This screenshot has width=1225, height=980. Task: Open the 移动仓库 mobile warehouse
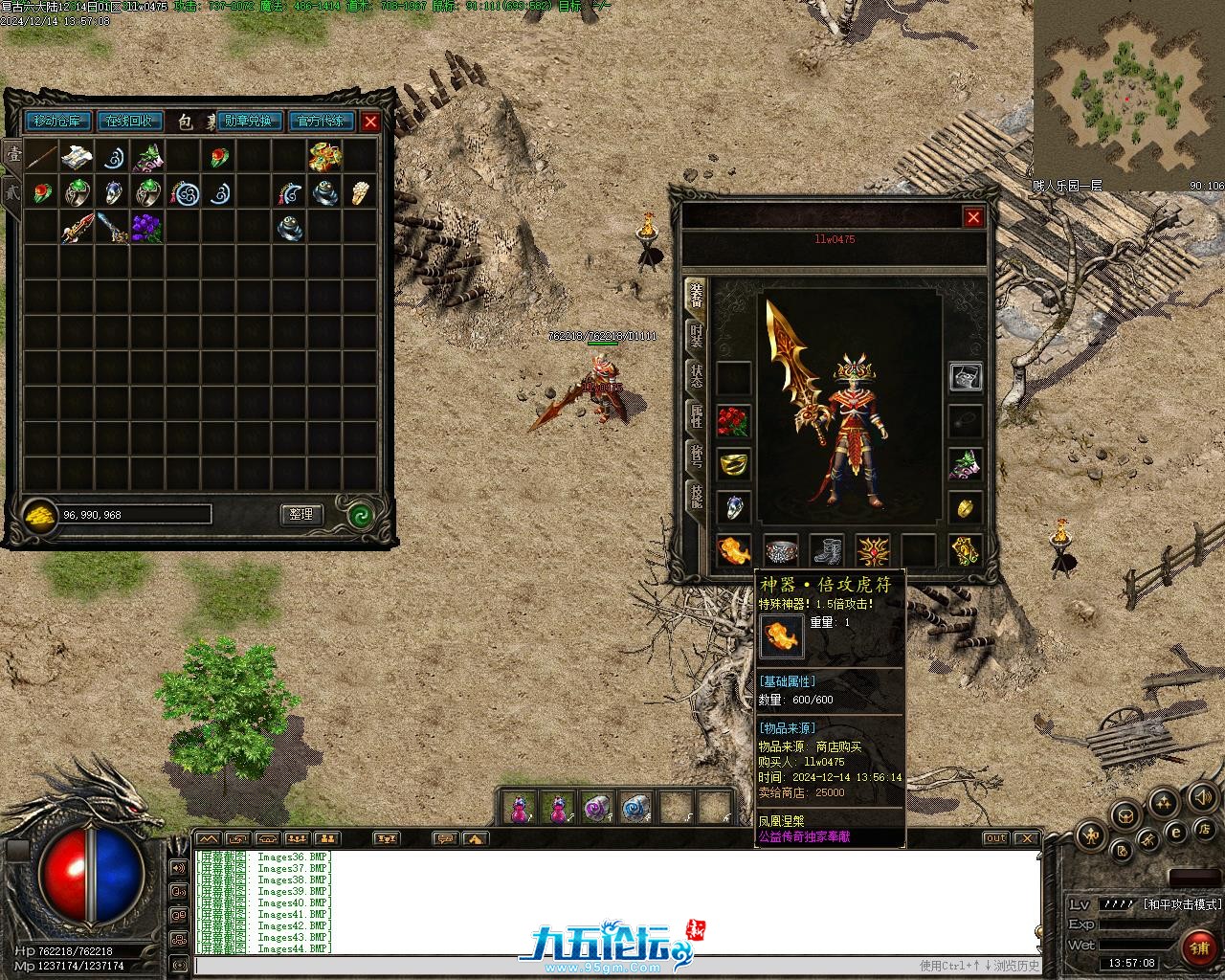[x=59, y=122]
